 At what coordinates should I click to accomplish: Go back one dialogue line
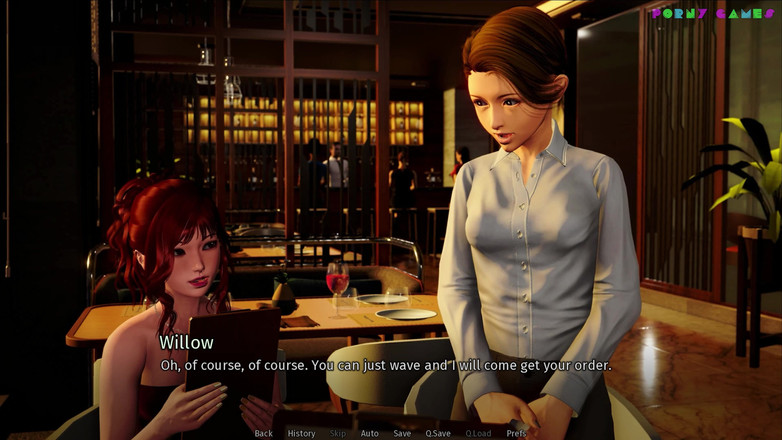point(263,433)
